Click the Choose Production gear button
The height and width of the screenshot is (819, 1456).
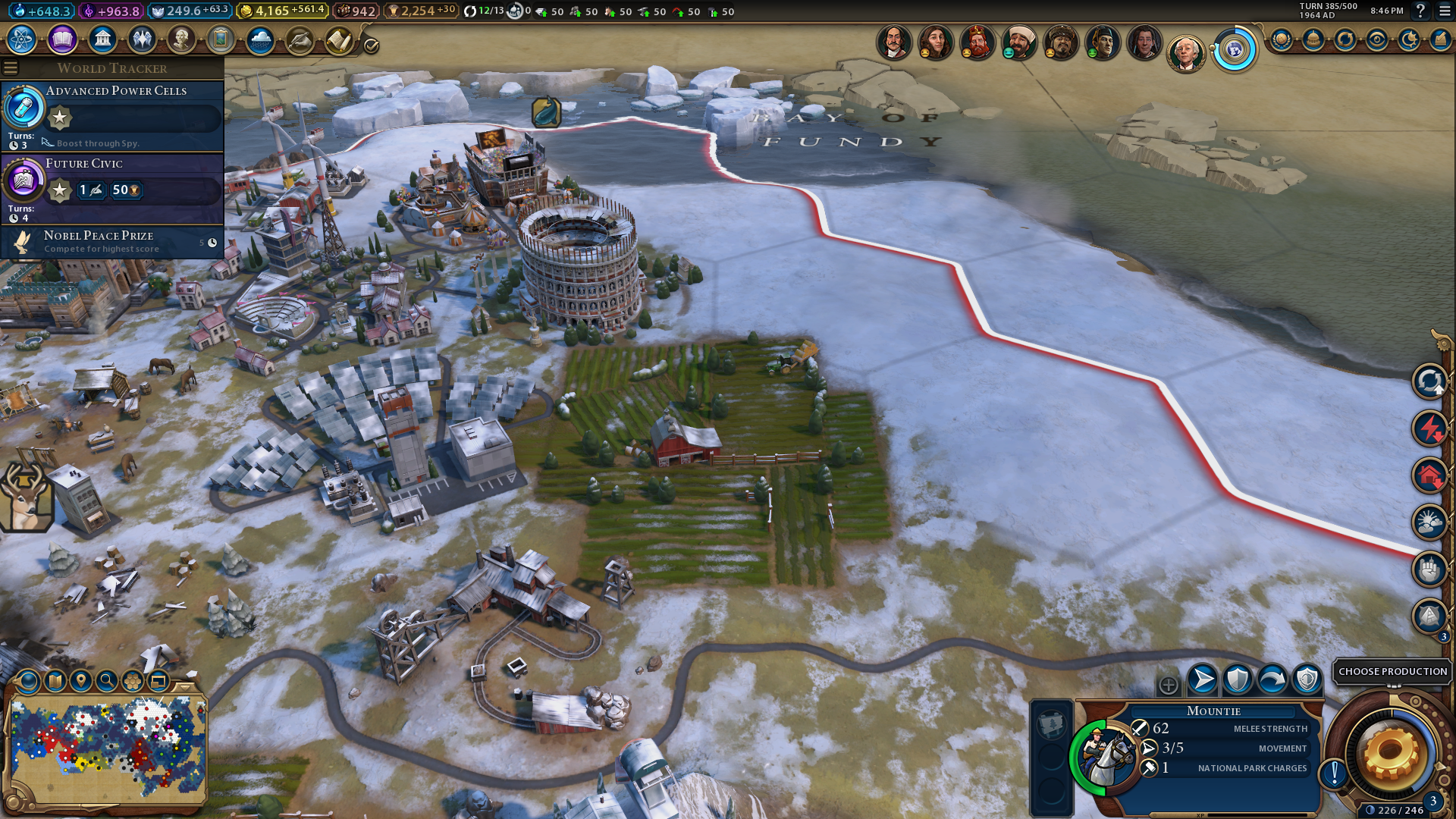(x=1391, y=753)
